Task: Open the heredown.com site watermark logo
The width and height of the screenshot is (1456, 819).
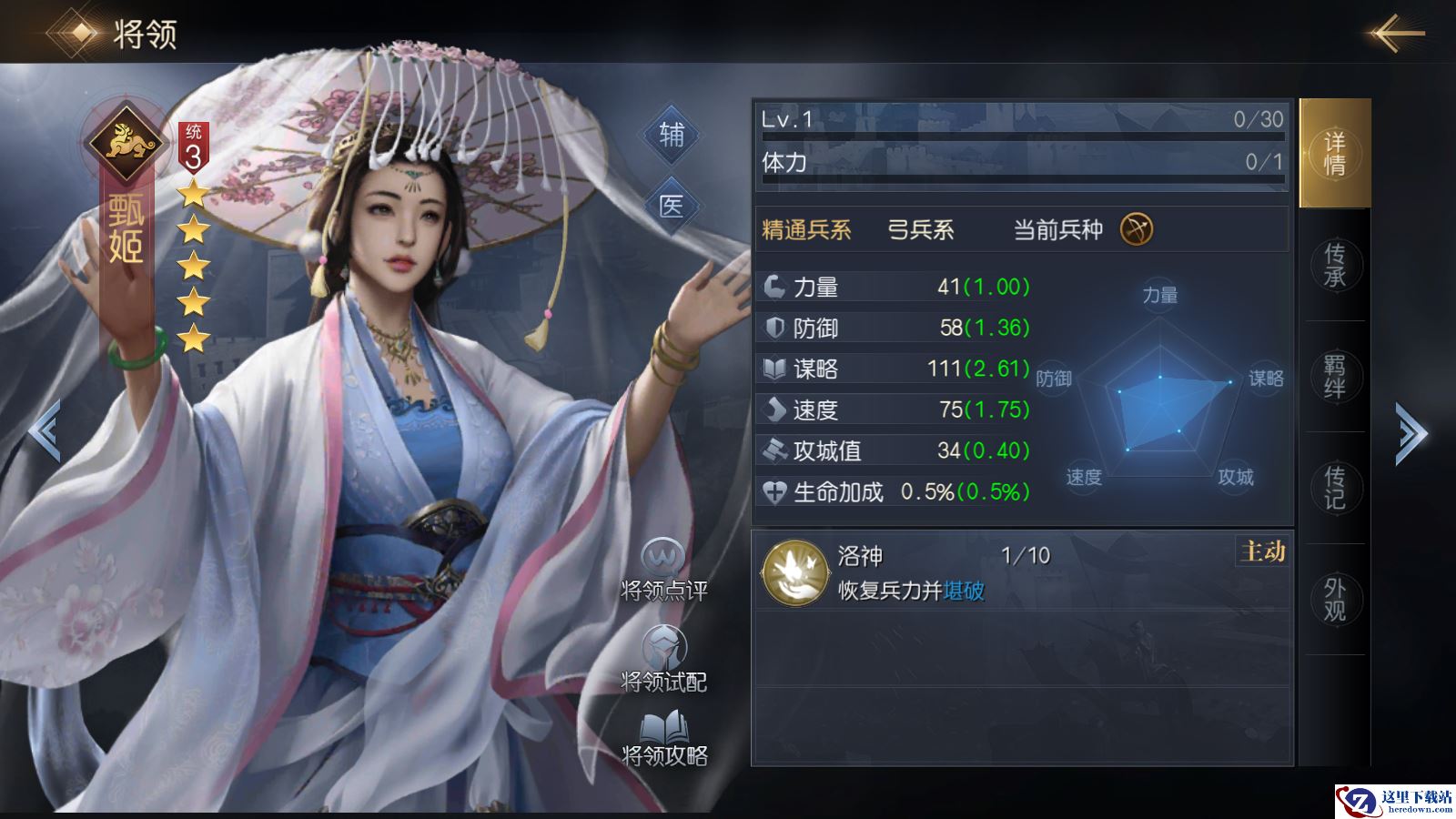Action: click(1394, 801)
